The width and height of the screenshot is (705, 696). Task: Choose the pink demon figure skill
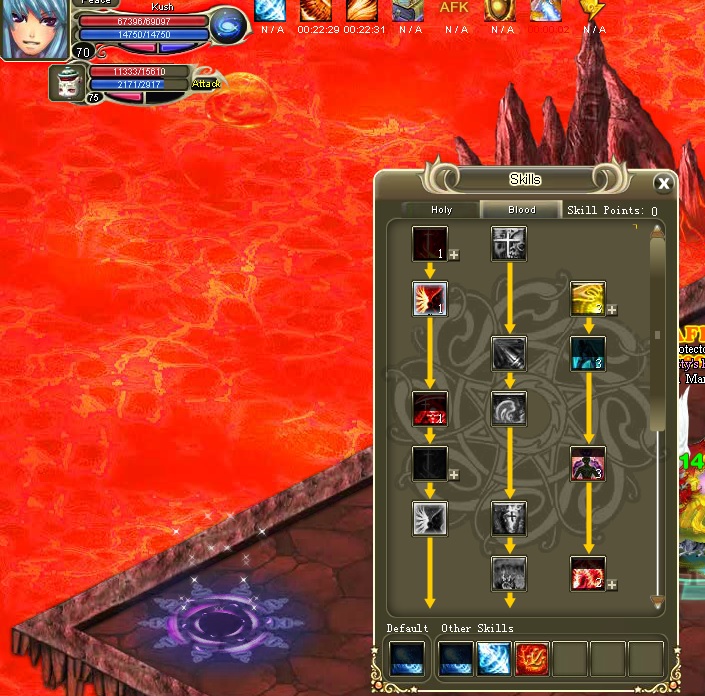[588, 463]
